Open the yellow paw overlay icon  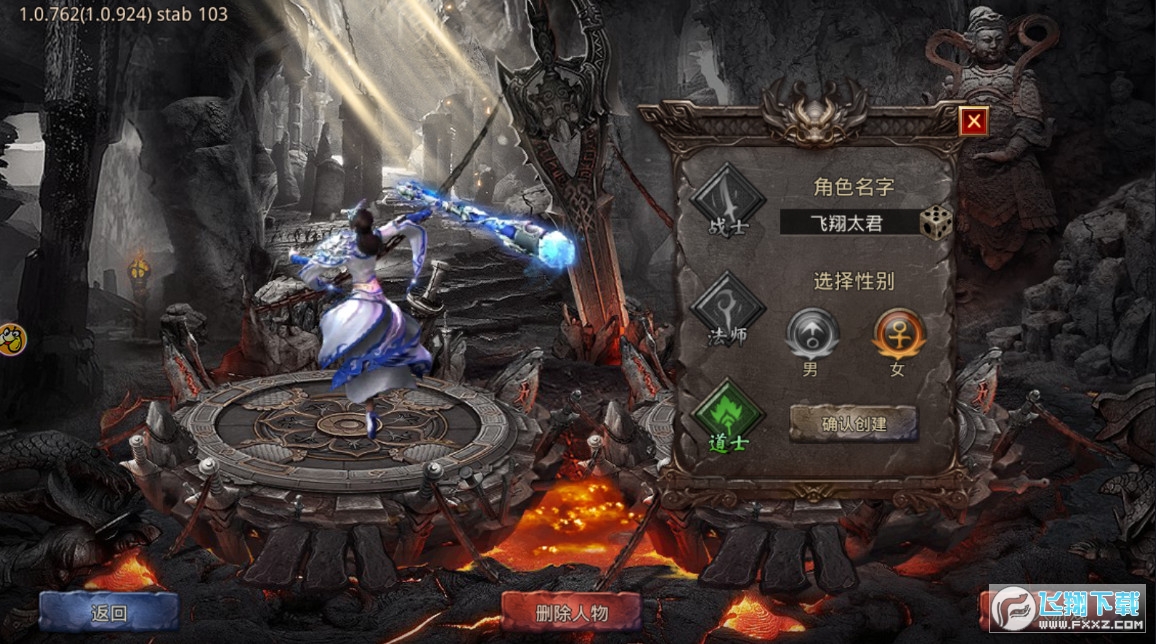coord(11,340)
